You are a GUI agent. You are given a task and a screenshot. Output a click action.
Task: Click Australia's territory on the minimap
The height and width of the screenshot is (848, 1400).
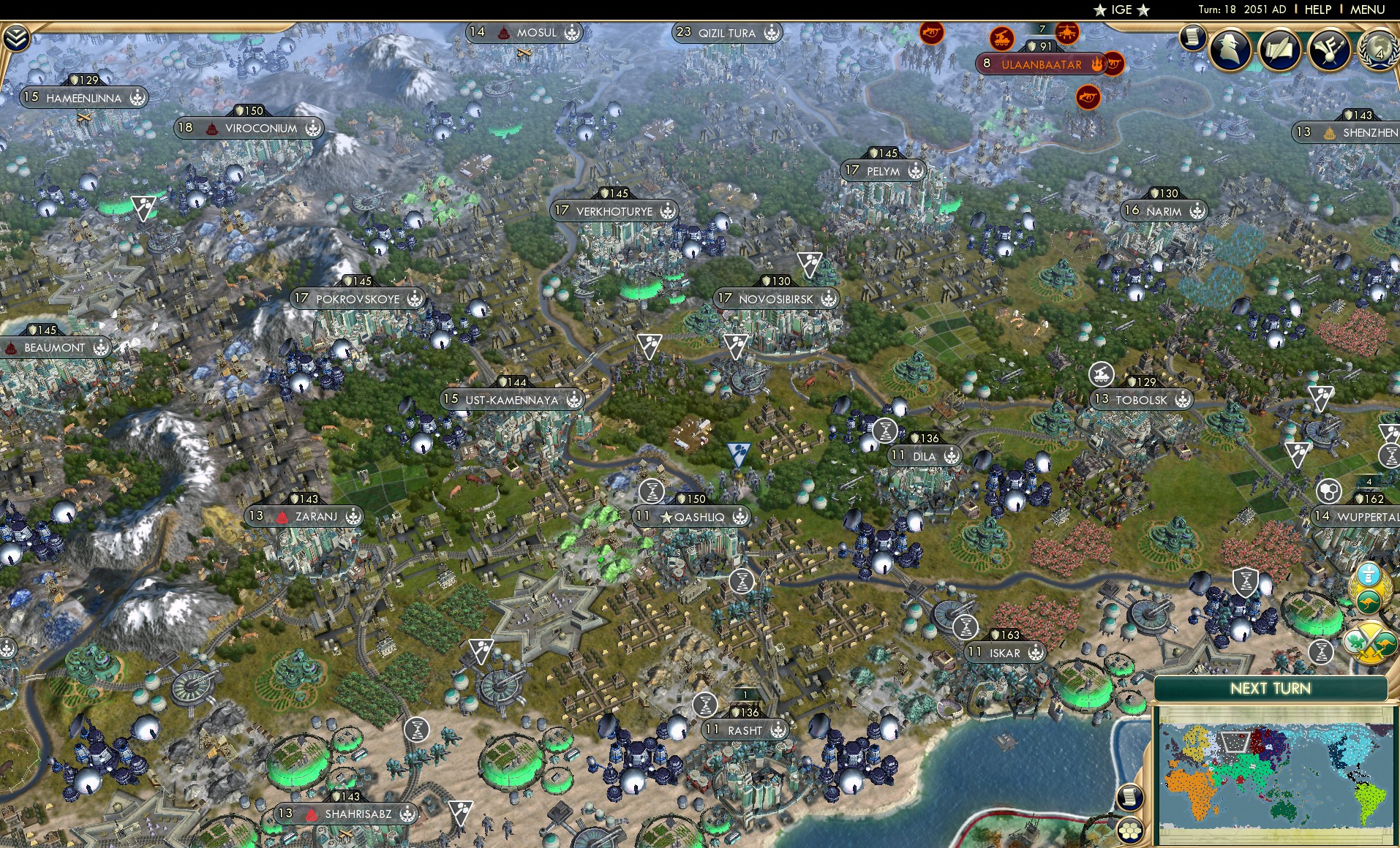click(x=1284, y=811)
